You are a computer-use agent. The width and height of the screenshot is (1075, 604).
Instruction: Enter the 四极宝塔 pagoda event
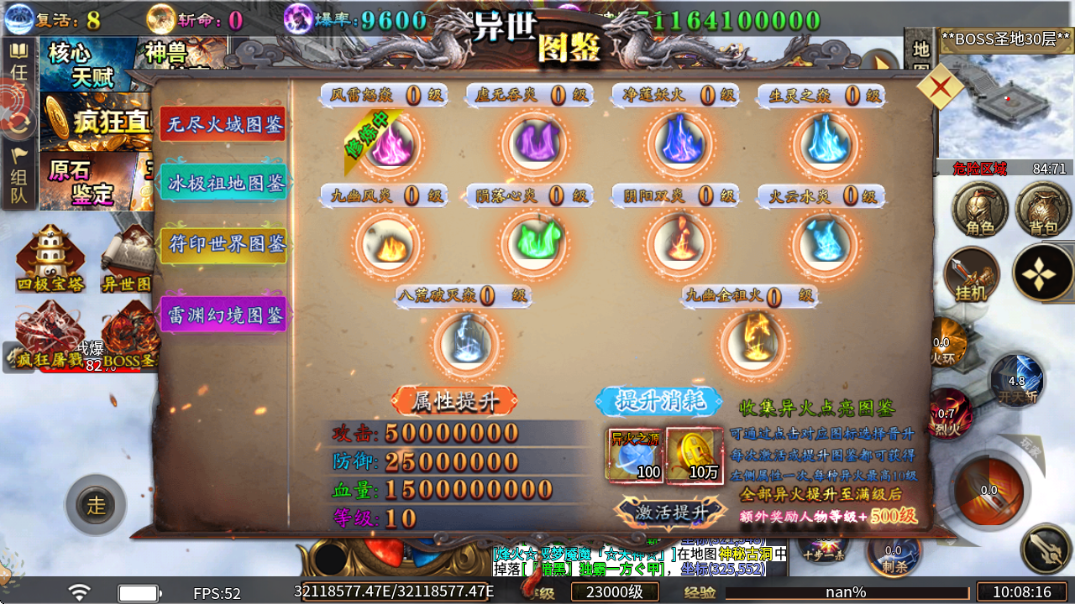pyautogui.click(x=48, y=258)
